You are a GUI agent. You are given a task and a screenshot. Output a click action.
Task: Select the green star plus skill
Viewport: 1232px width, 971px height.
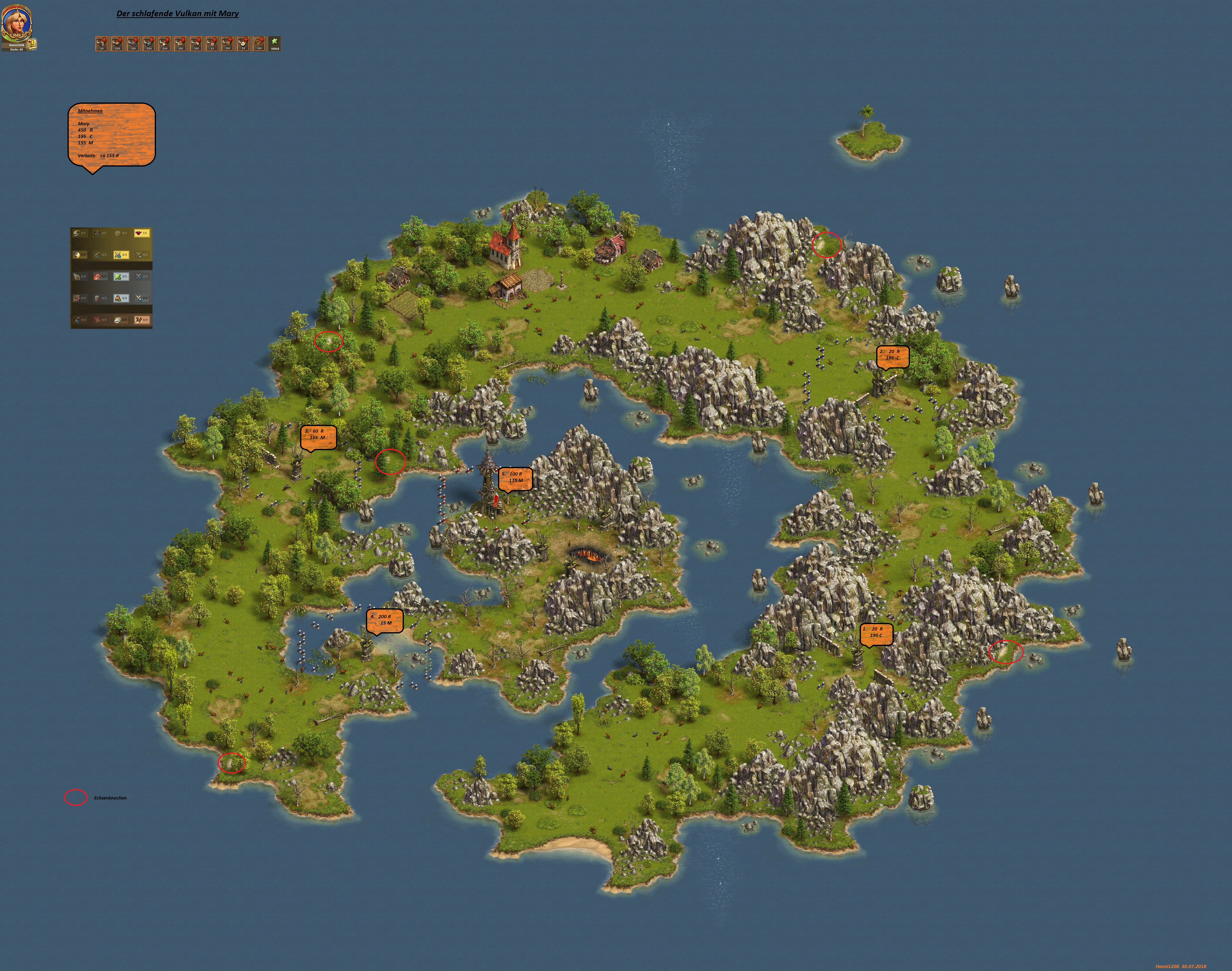click(122, 276)
